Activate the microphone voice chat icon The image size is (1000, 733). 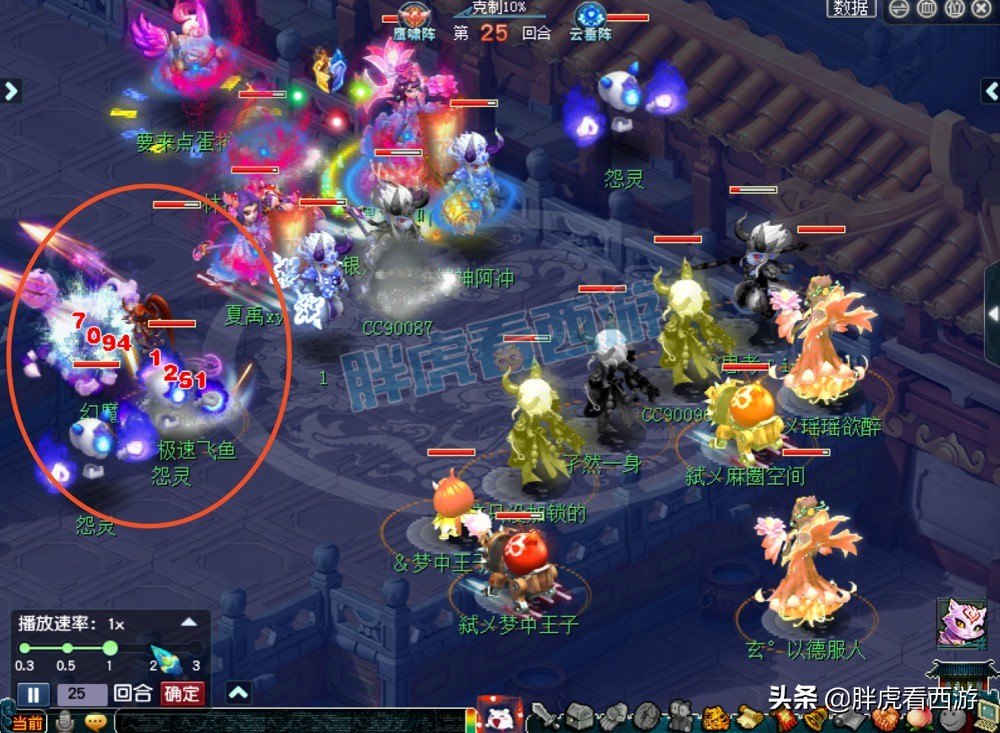click(x=66, y=721)
